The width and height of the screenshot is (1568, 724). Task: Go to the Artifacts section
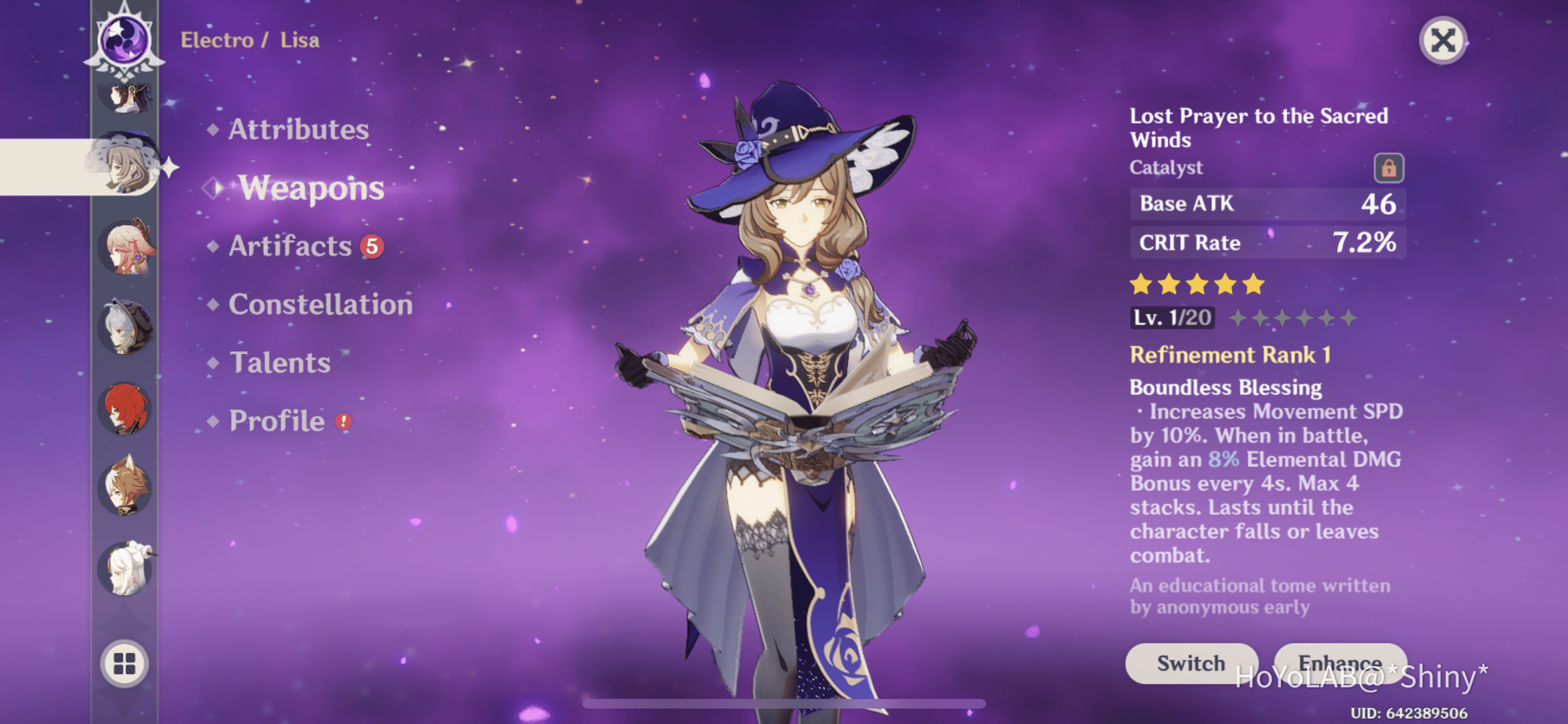pyautogui.click(x=290, y=246)
